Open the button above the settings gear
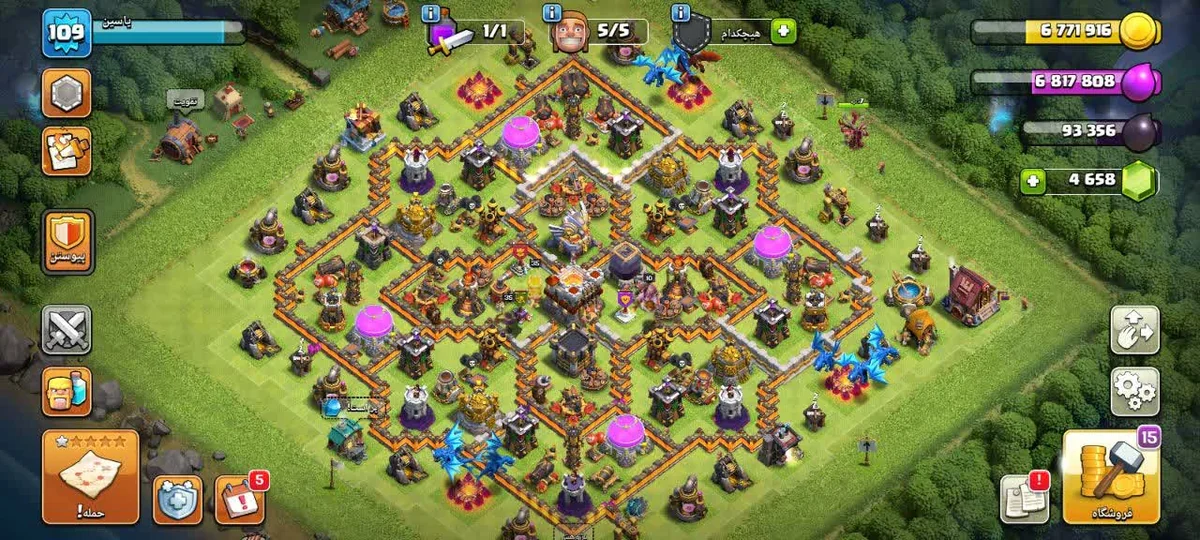Image resolution: width=1200 pixels, height=540 pixels. [1135, 330]
